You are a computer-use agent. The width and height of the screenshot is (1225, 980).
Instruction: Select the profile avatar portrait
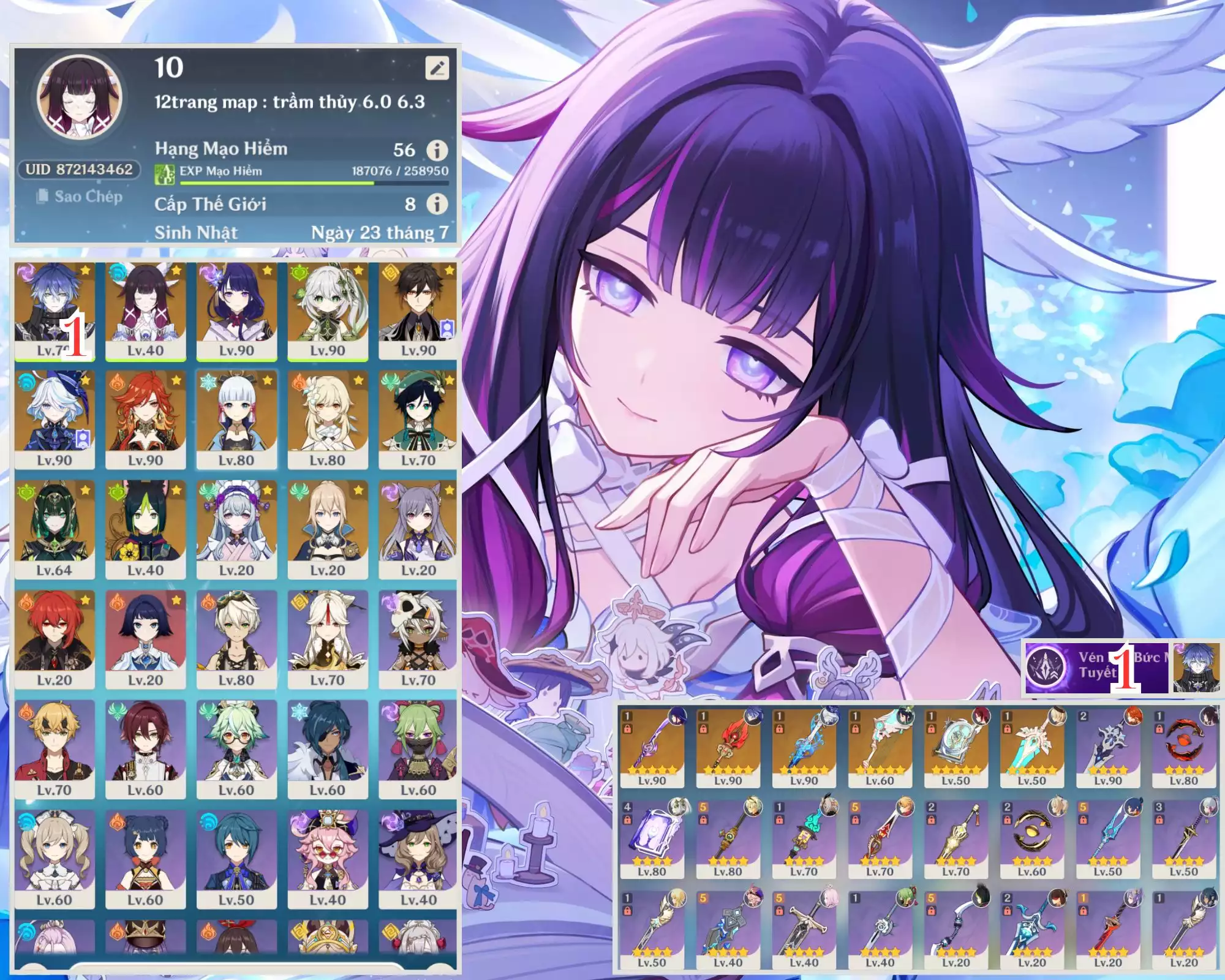(x=80, y=98)
